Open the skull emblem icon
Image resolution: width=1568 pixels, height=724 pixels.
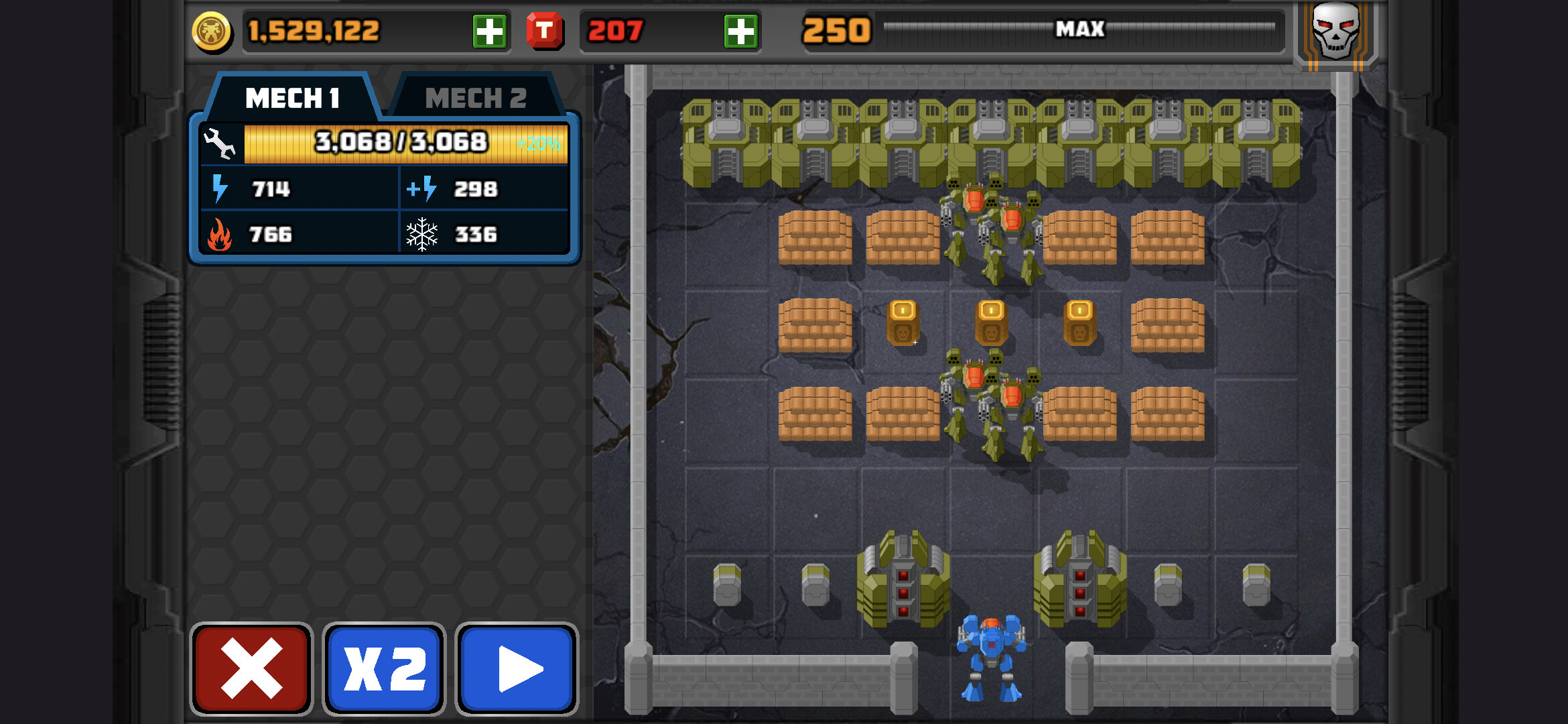click(x=1335, y=32)
